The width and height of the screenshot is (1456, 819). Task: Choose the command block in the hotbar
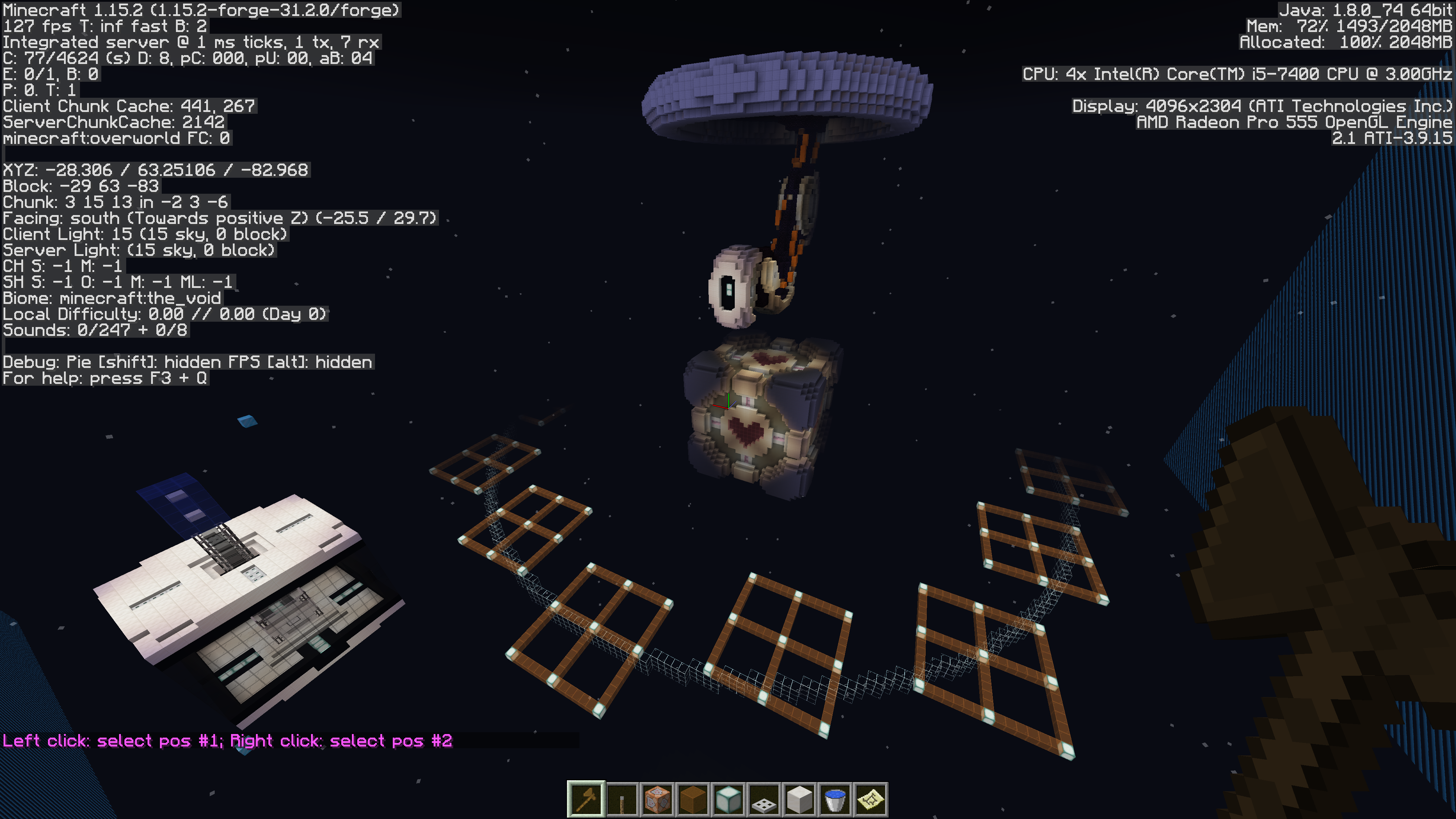coord(657,800)
